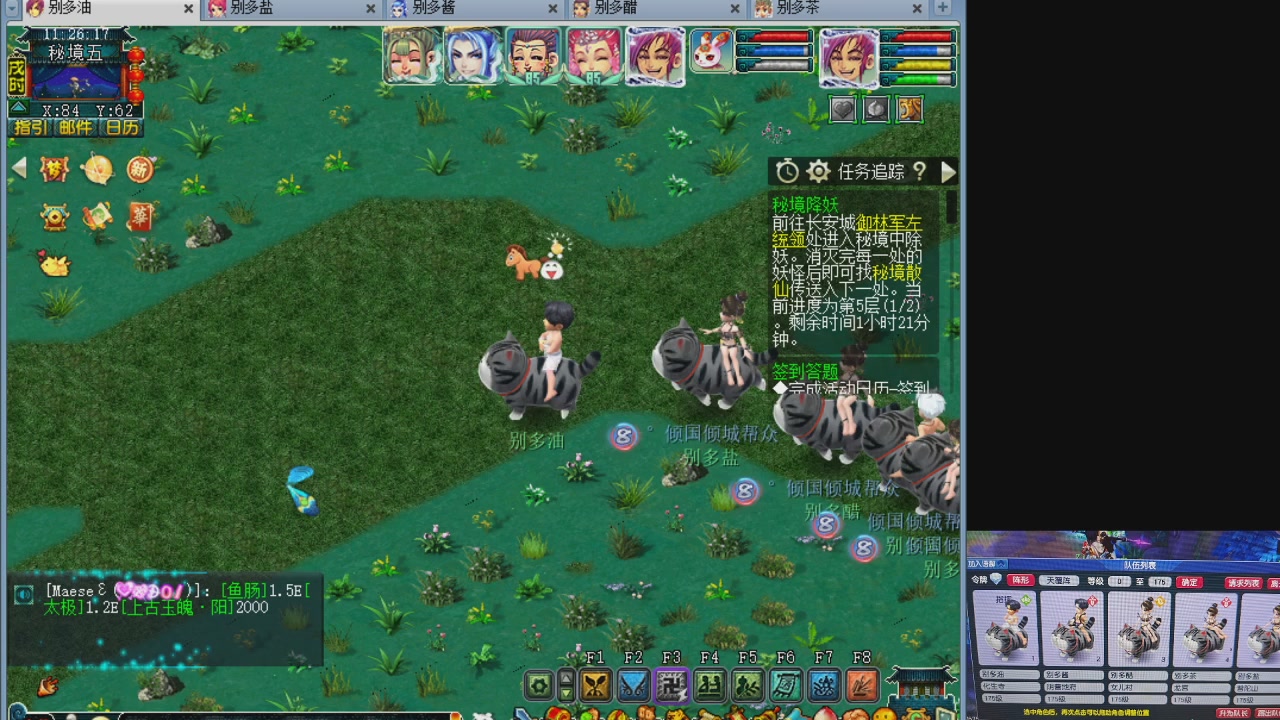Click the clock icon in 任务追踪 panel
Viewport: 1280px width, 720px height.
tap(786, 171)
